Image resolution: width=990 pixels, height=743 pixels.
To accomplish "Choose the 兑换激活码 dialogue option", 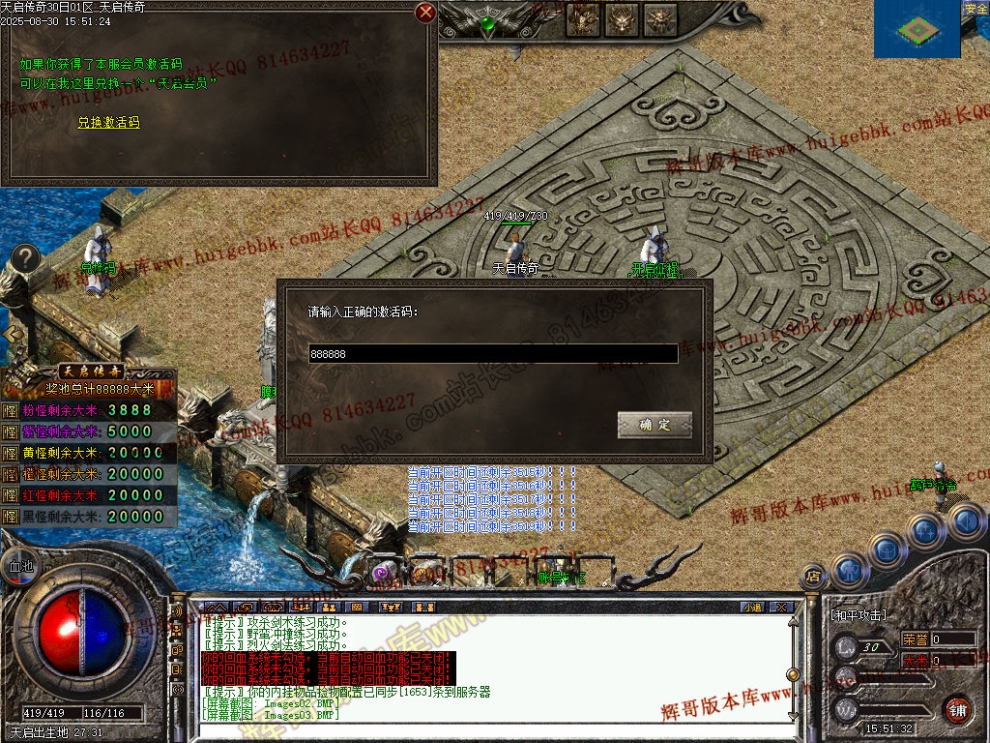I will point(109,123).
